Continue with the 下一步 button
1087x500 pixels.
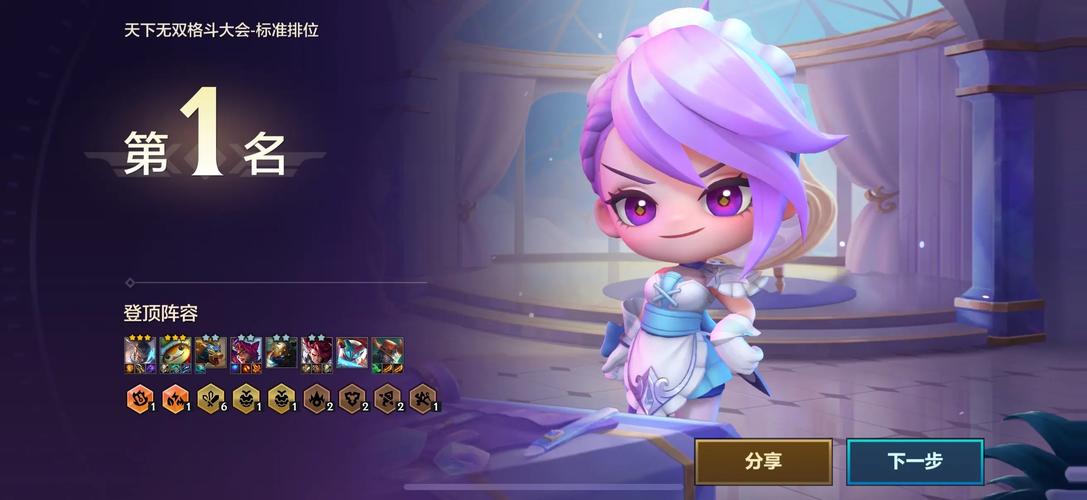pos(915,461)
